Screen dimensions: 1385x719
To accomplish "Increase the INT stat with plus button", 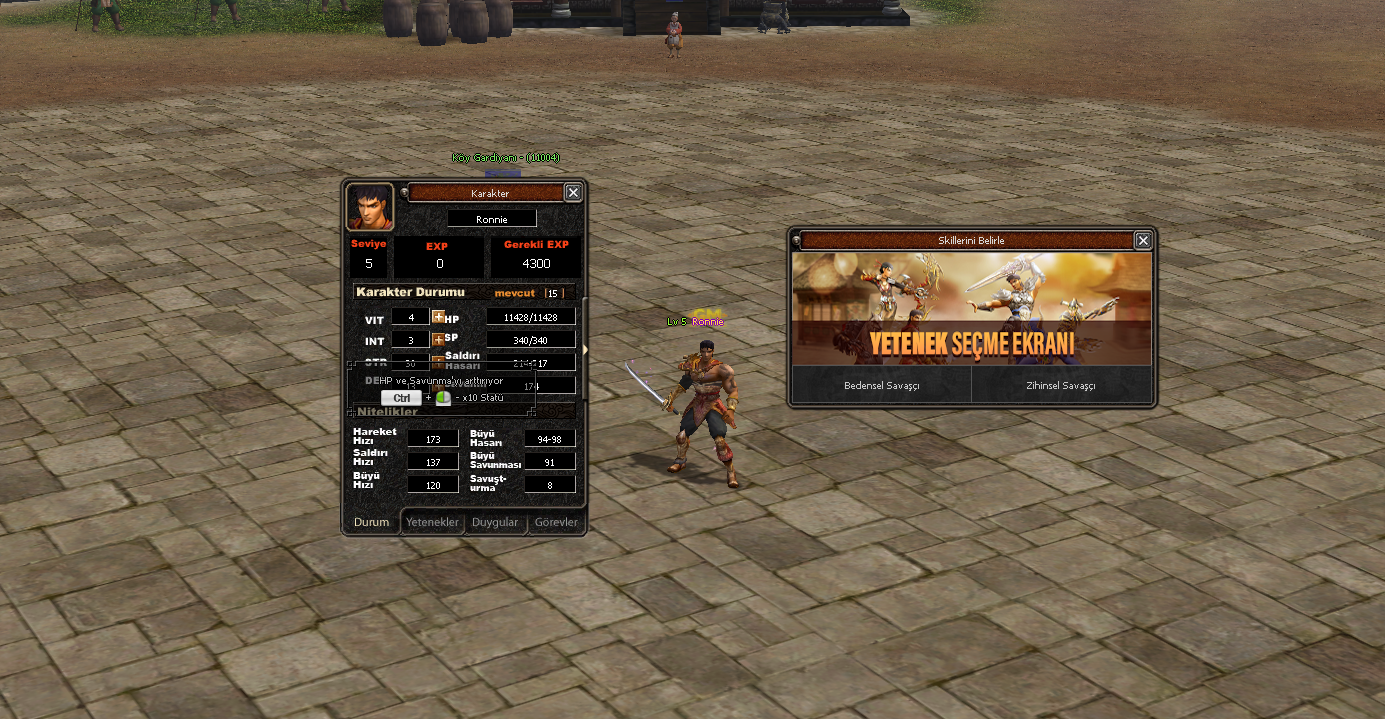I will [x=438, y=340].
